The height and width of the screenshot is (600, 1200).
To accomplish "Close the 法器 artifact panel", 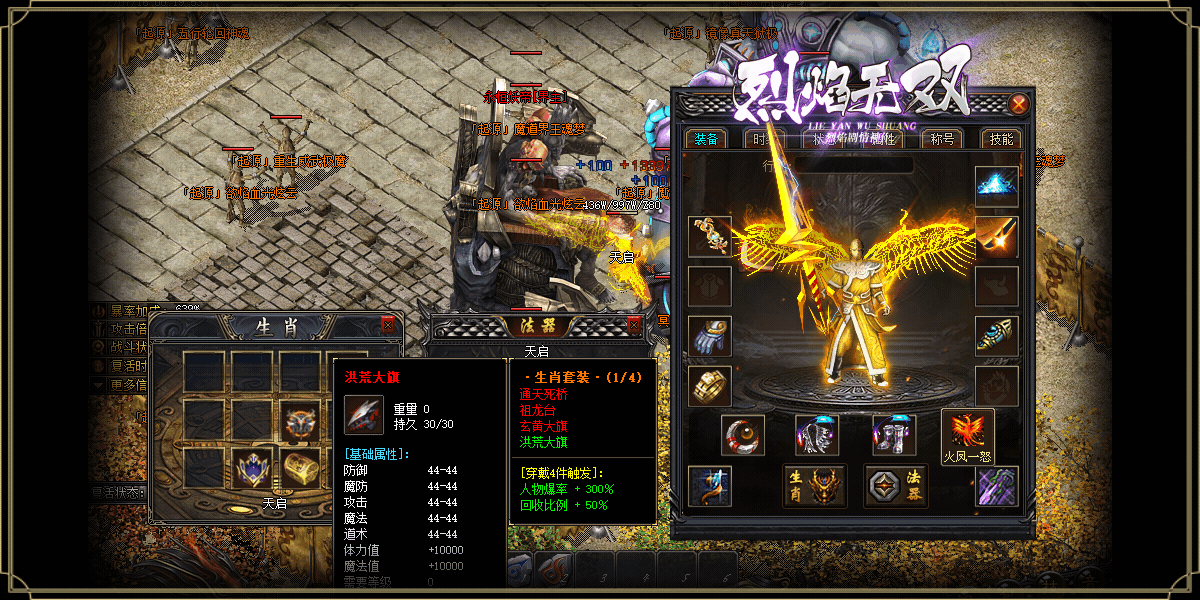I will coord(633,325).
